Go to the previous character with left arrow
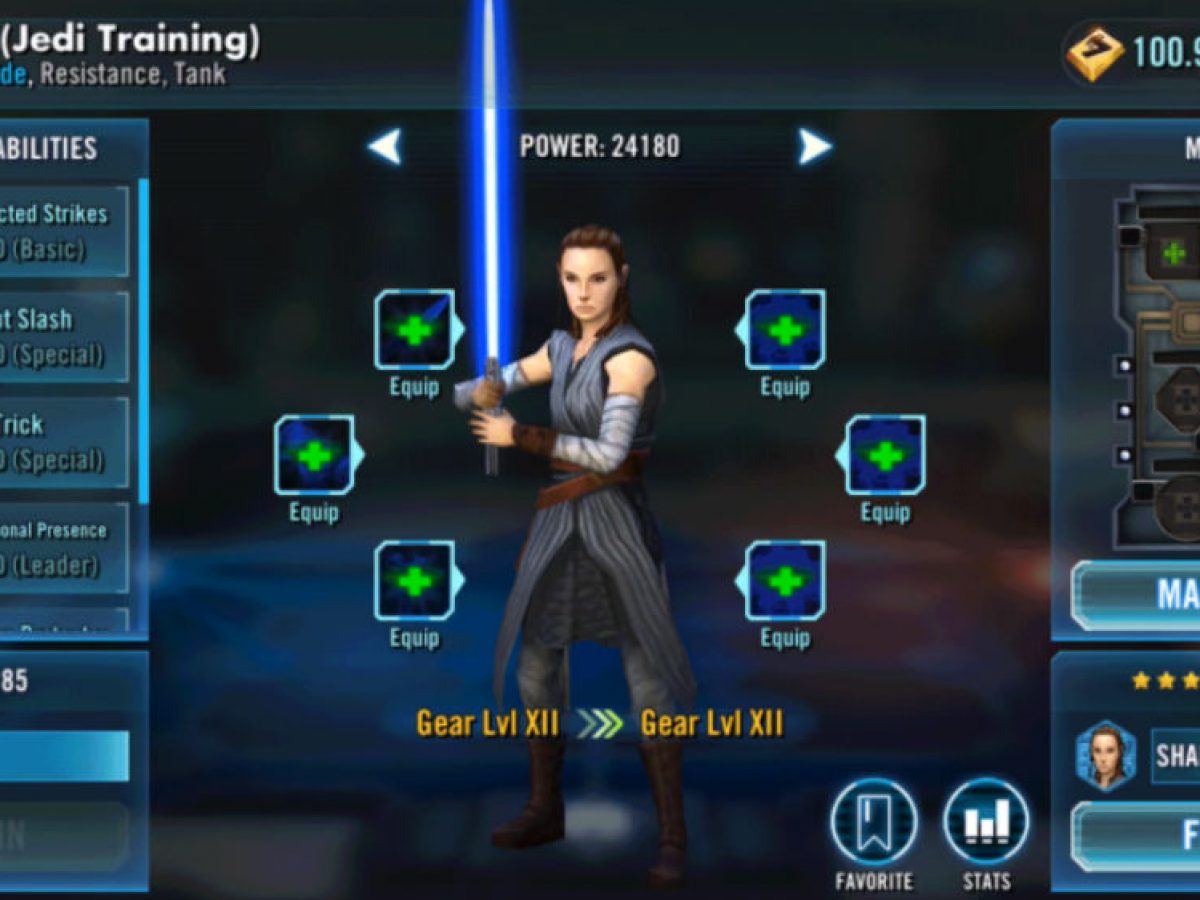This screenshot has width=1200, height=900. 385,147
